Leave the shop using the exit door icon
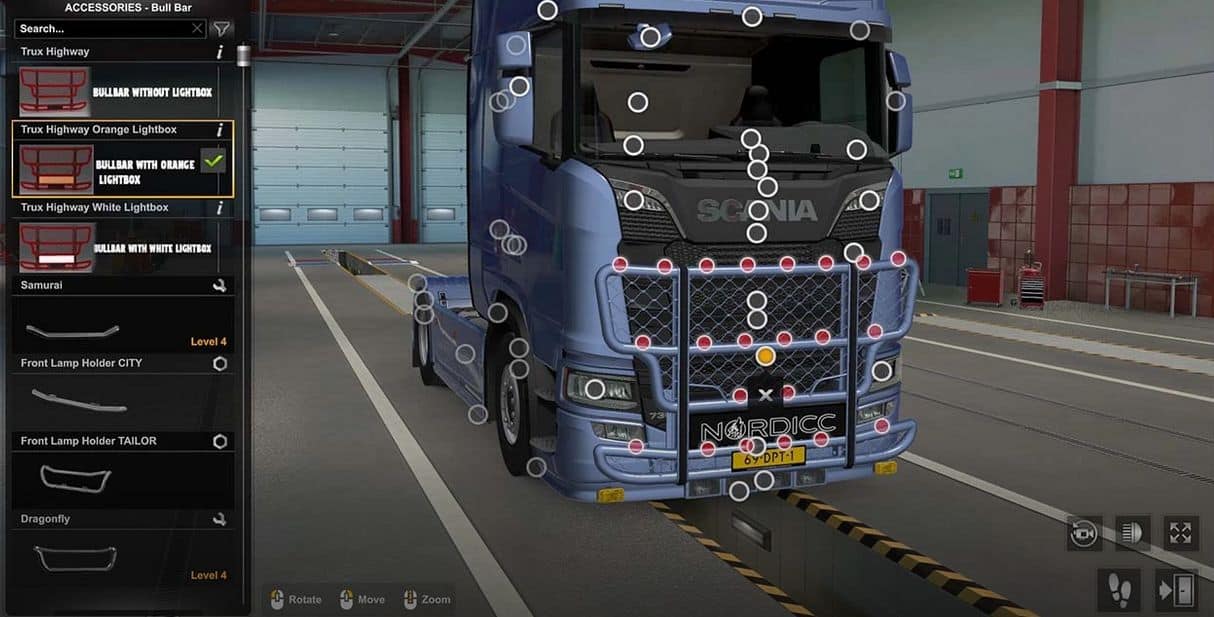1214x617 pixels. click(1175, 589)
